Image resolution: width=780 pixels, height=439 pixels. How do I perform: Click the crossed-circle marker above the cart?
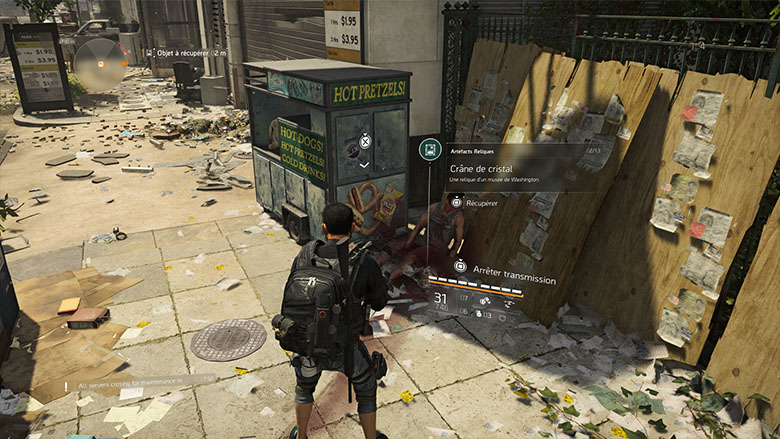click(364, 141)
